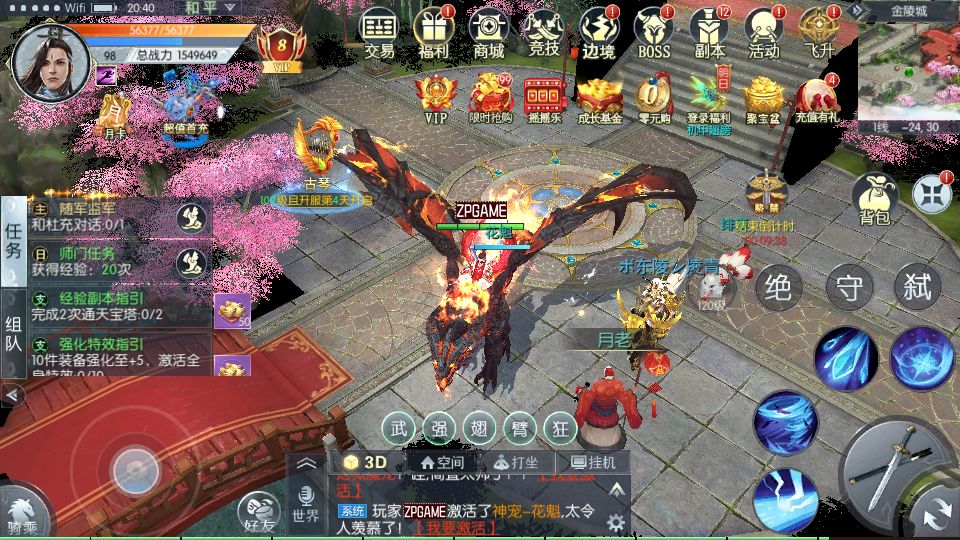Open chat settings gear icon
This screenshot has width=960, height=540.
(x=616, y=522)
